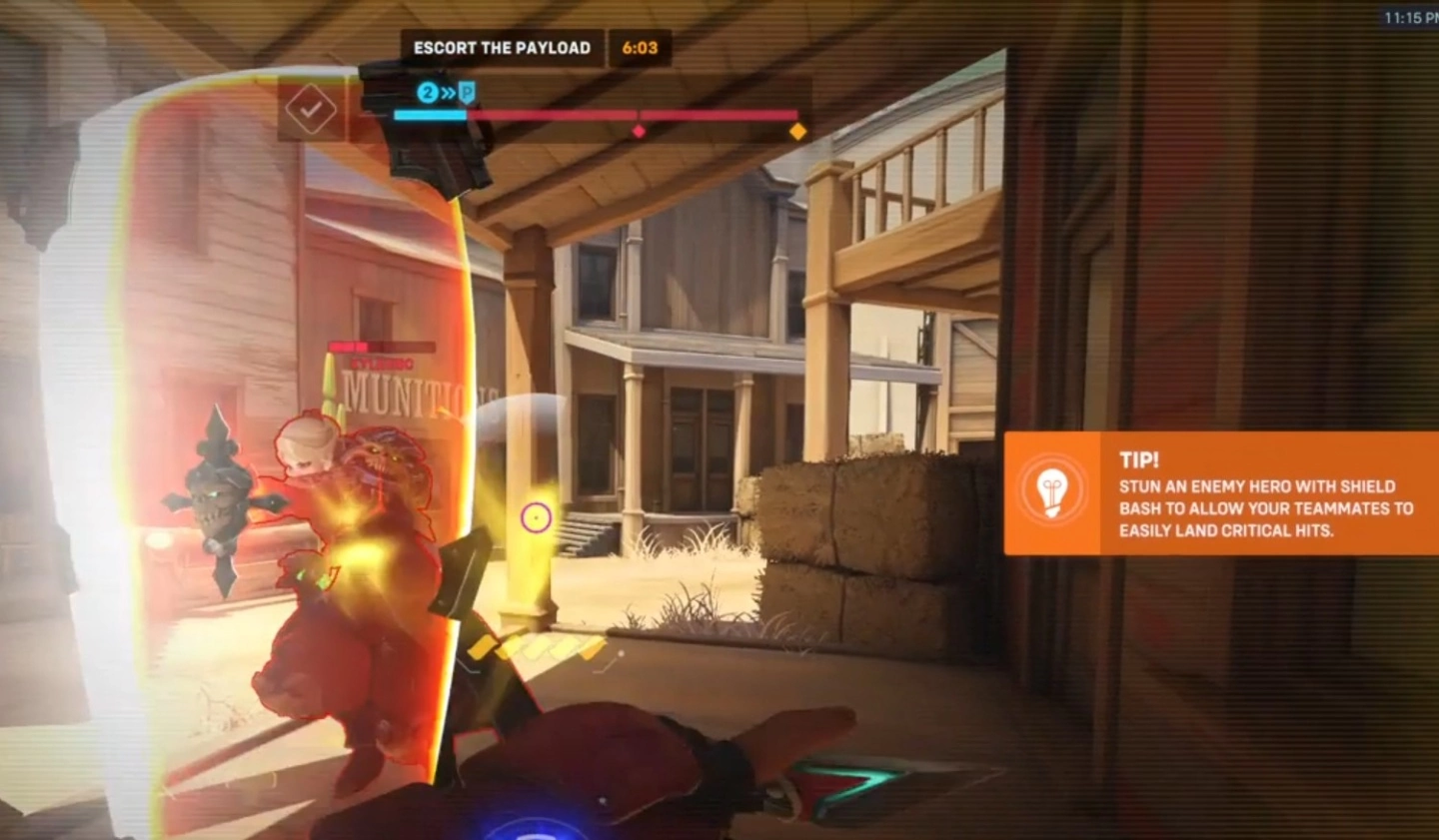This screenshot has width=1439, height=840.
Task: Select the red checkpoint diamond on the track
Action: [639, 131]
